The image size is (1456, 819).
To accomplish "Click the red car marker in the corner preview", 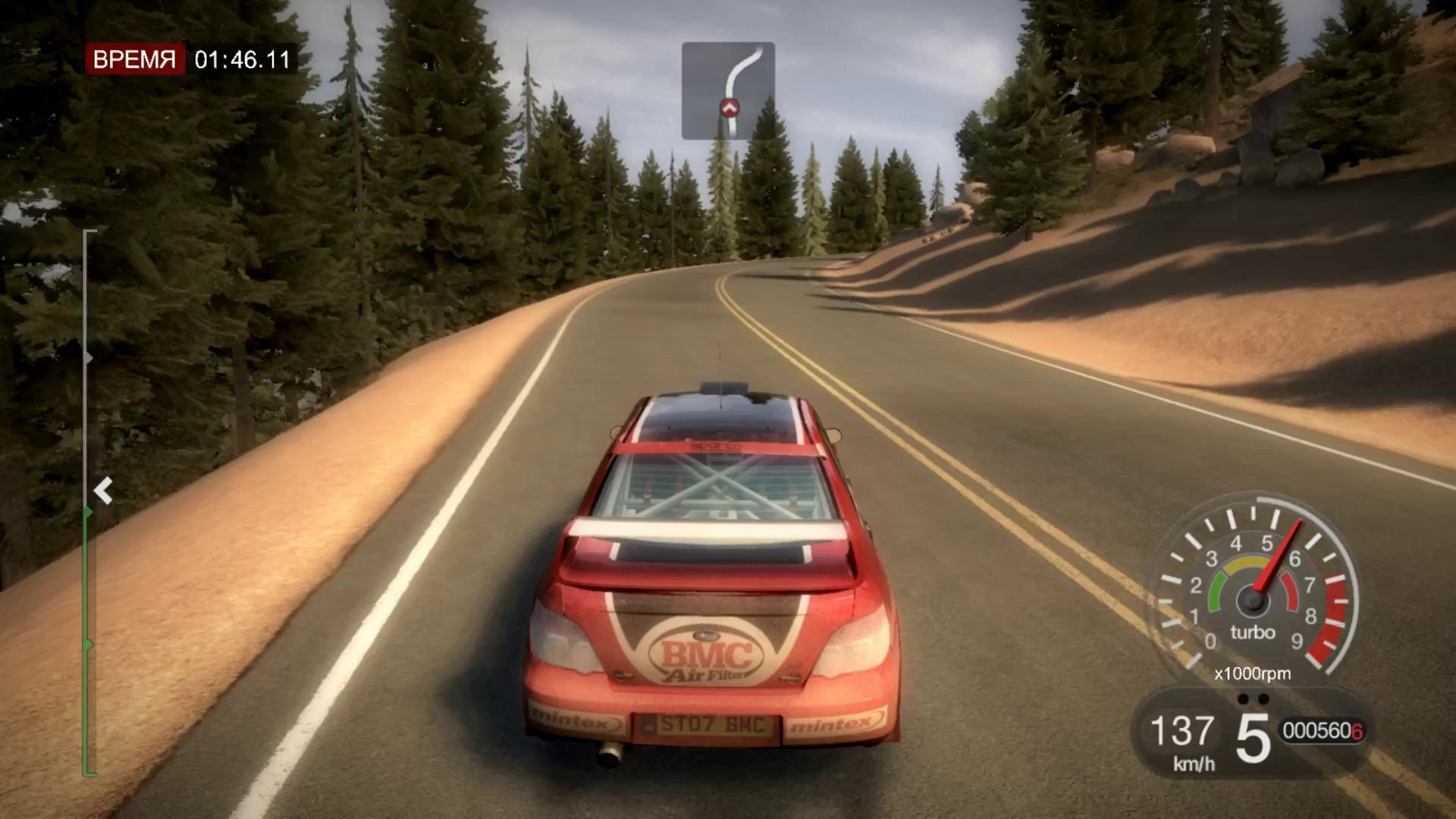I will point(729,108).
